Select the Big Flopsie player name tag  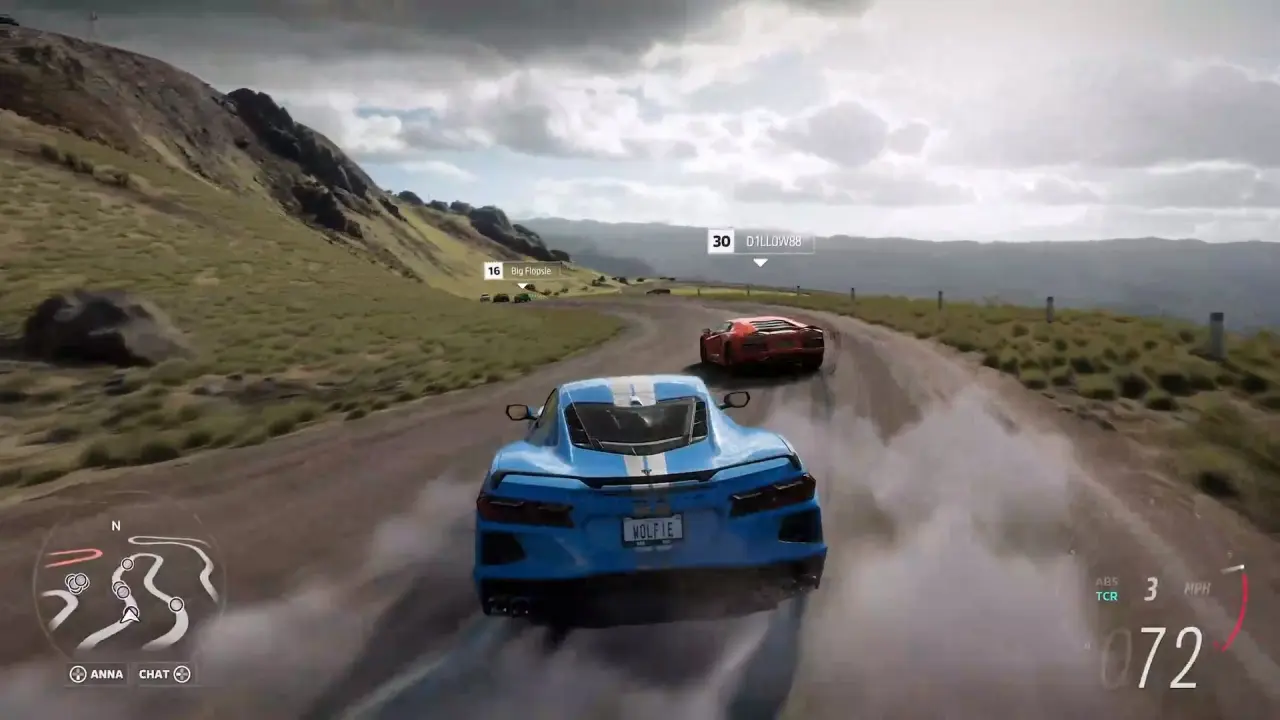pos(522,271)
